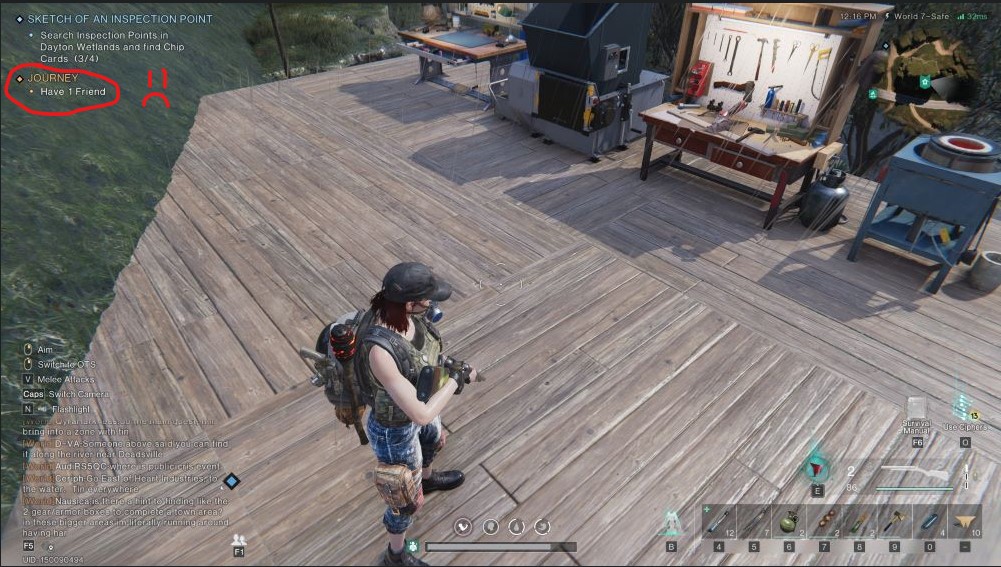This screenshot has width=1001, height=567.
Task: Select the syringe hotbar slot
Action: 719,521
